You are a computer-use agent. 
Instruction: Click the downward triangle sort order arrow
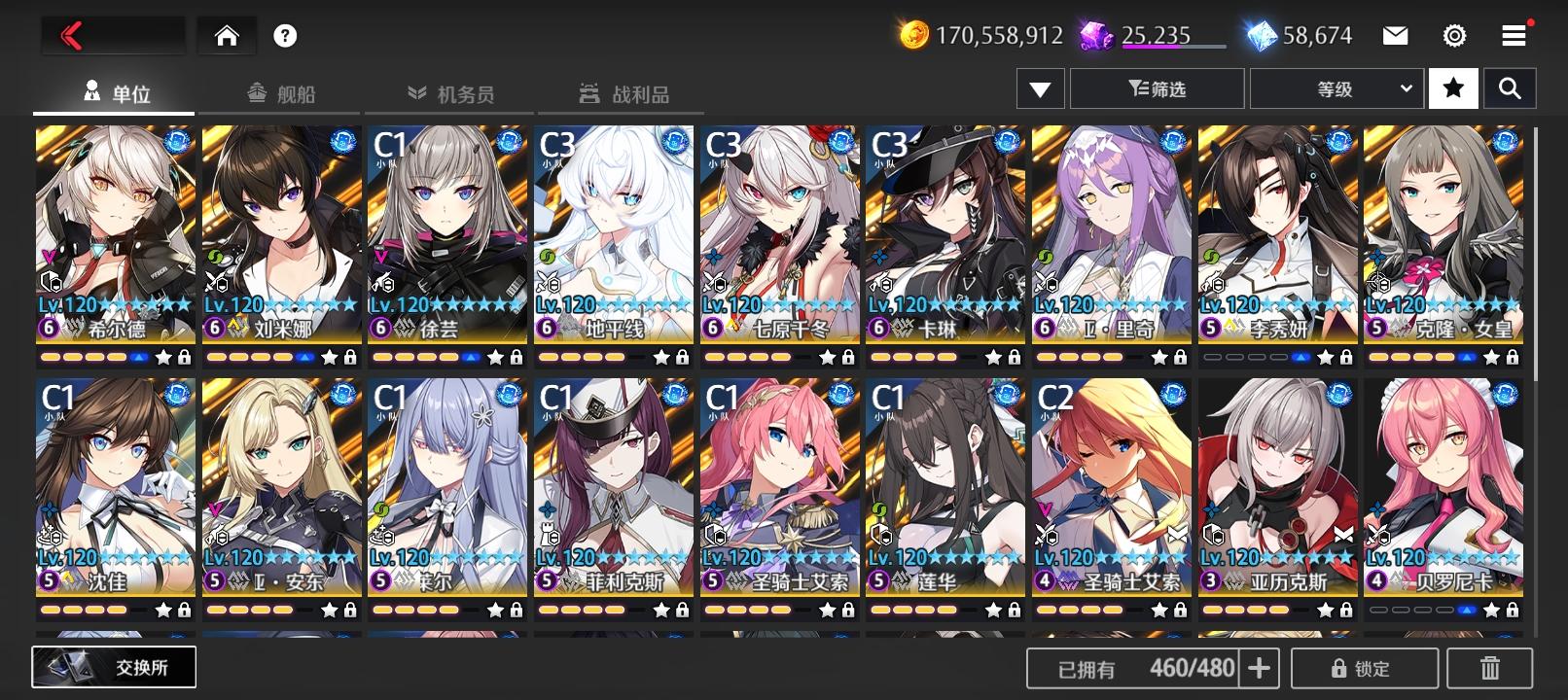pos(1040,87)
